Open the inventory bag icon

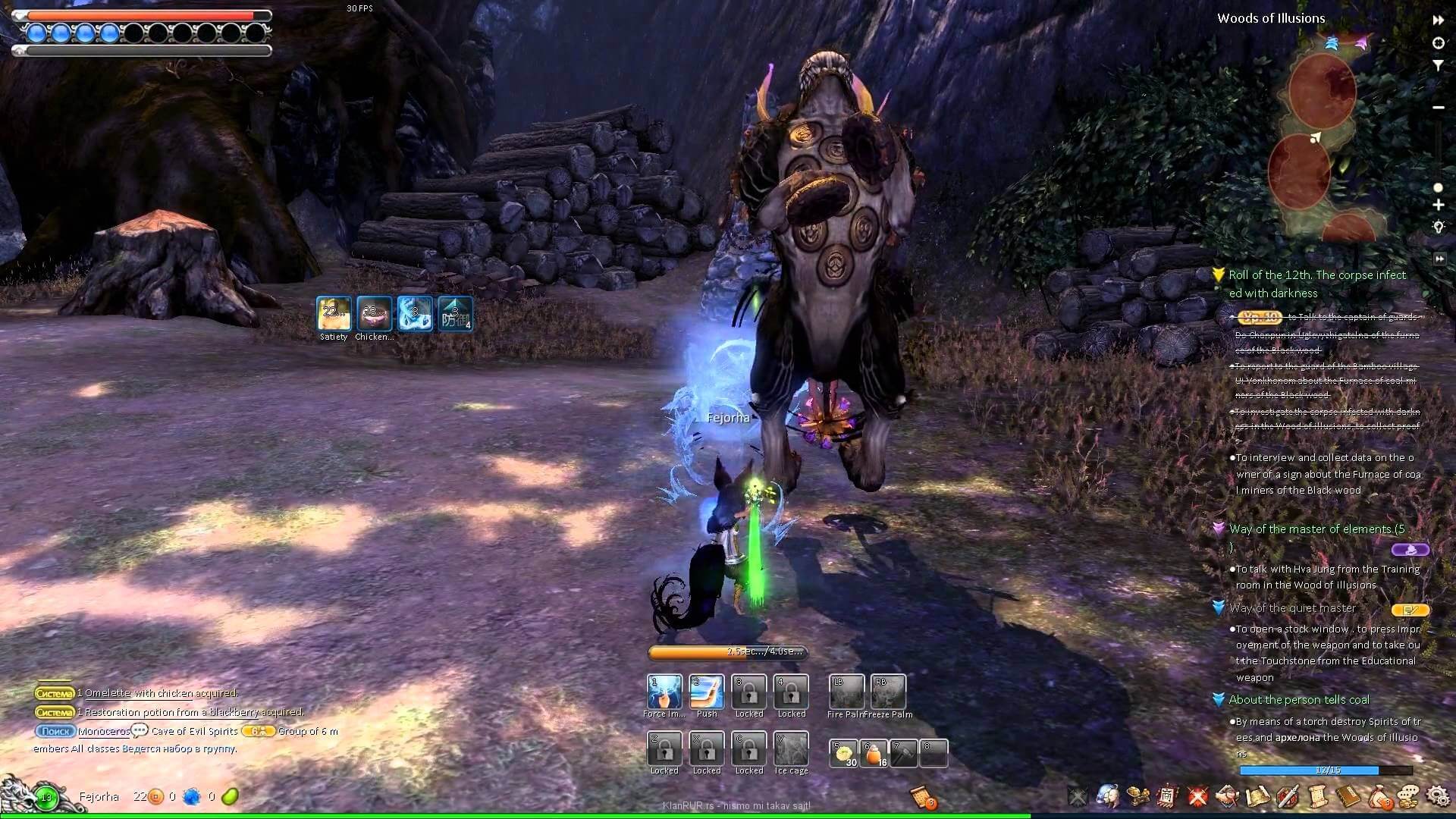(1379, 795)
